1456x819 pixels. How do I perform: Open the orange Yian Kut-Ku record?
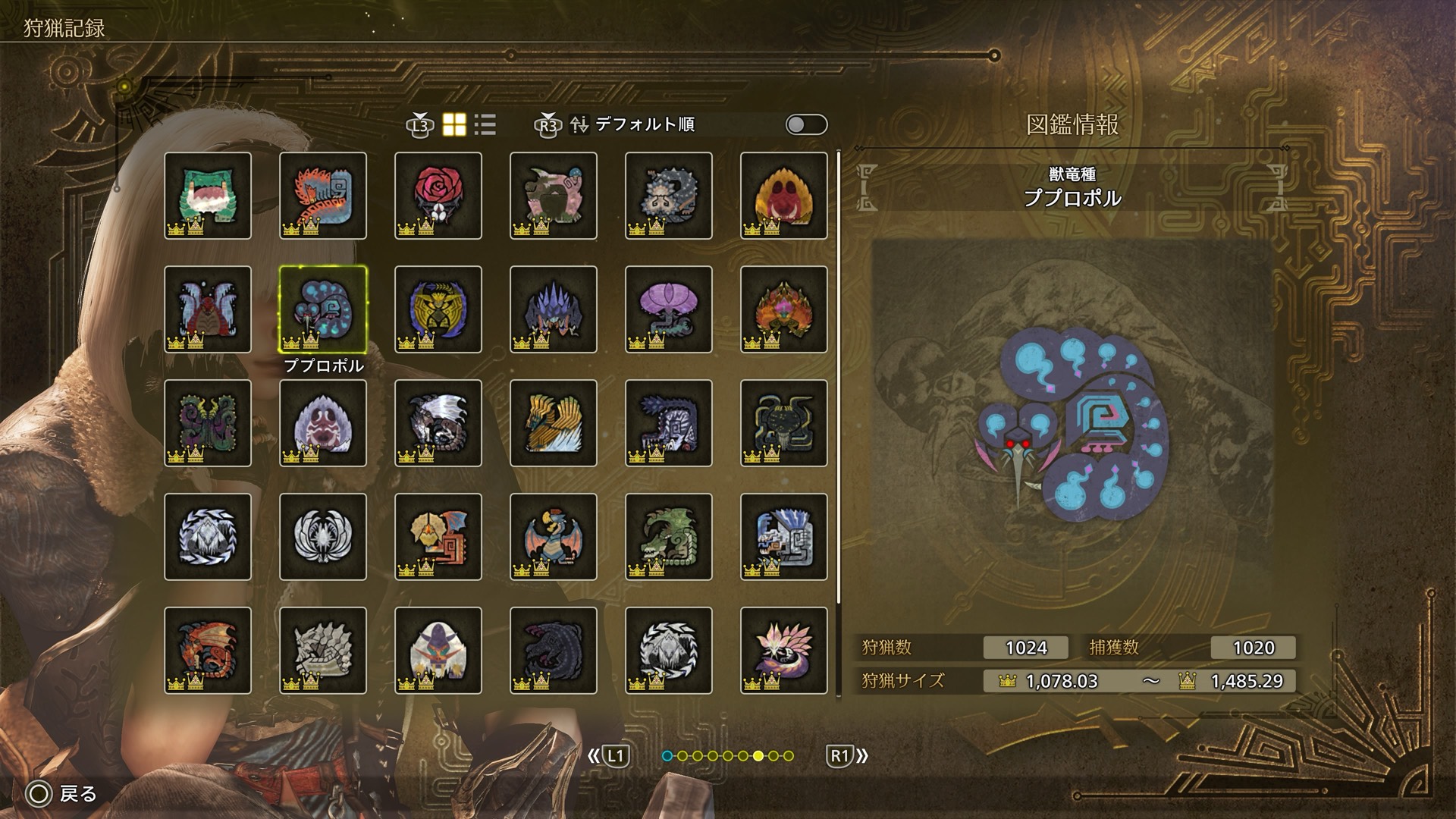438,537
